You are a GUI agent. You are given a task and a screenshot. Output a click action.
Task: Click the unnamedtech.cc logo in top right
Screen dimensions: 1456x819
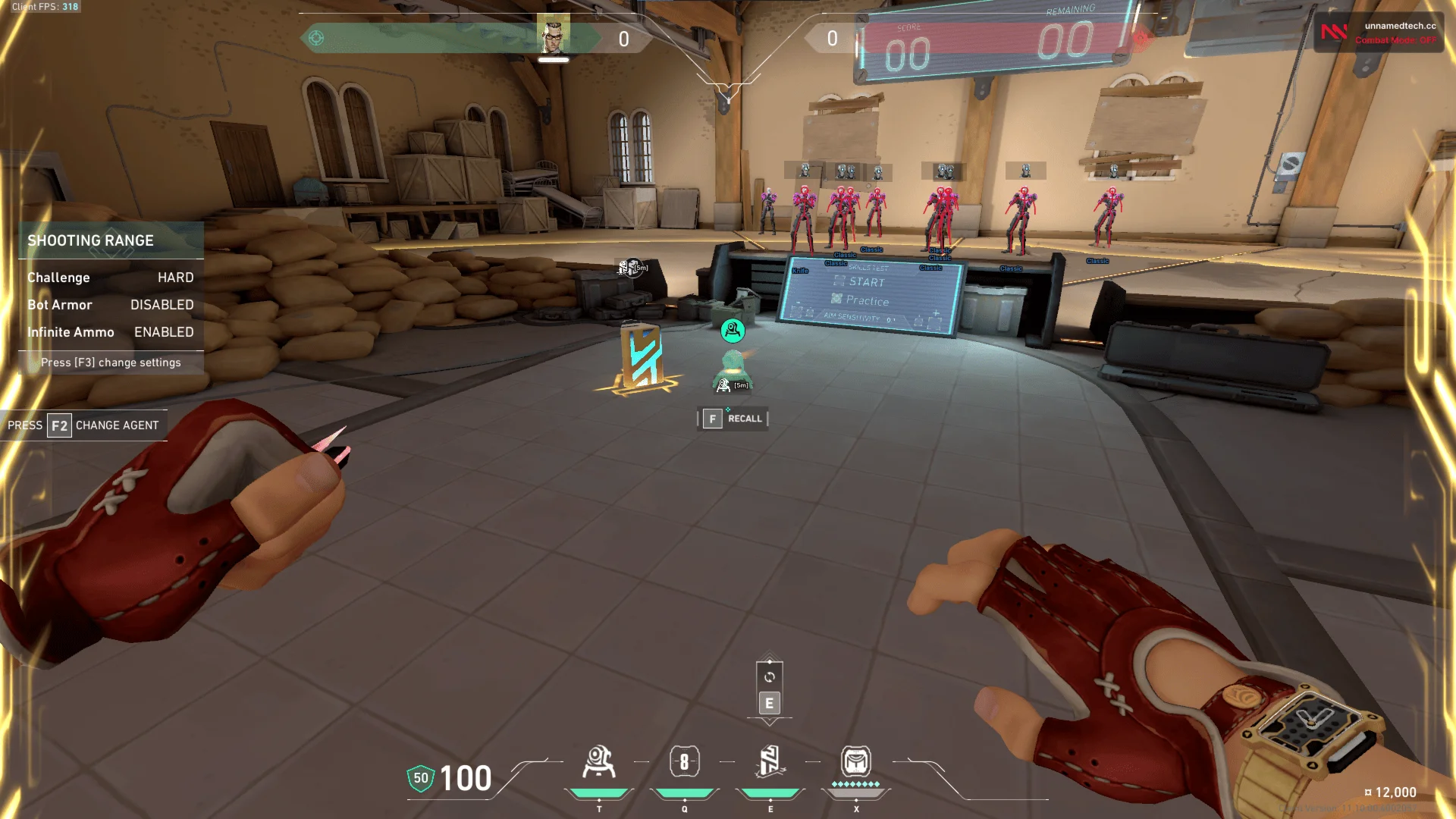[1334, 31]
